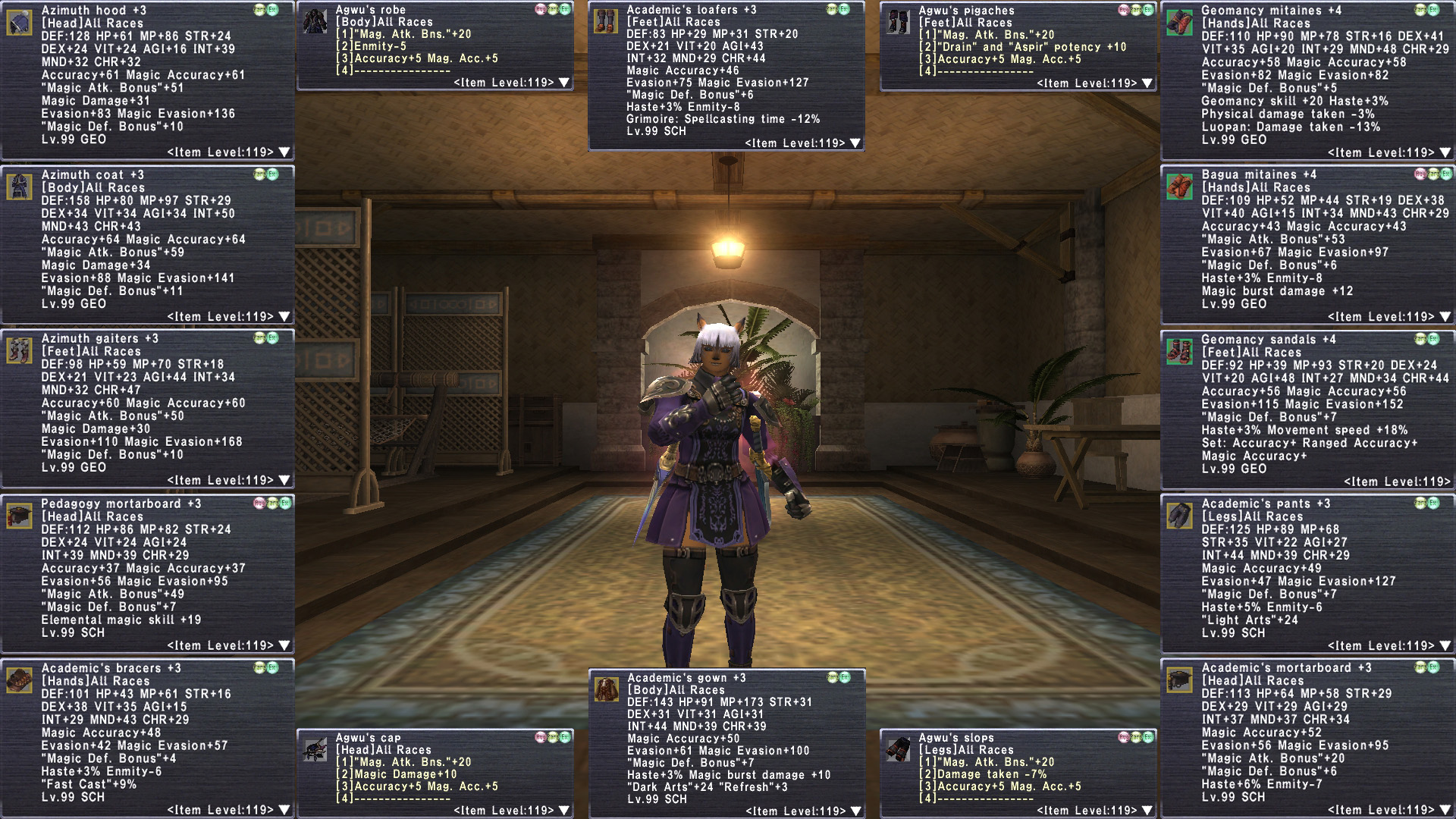Choose the Agwu's pigaches icon
This screenshot has height=819, width=1456.
coord(899,22)
